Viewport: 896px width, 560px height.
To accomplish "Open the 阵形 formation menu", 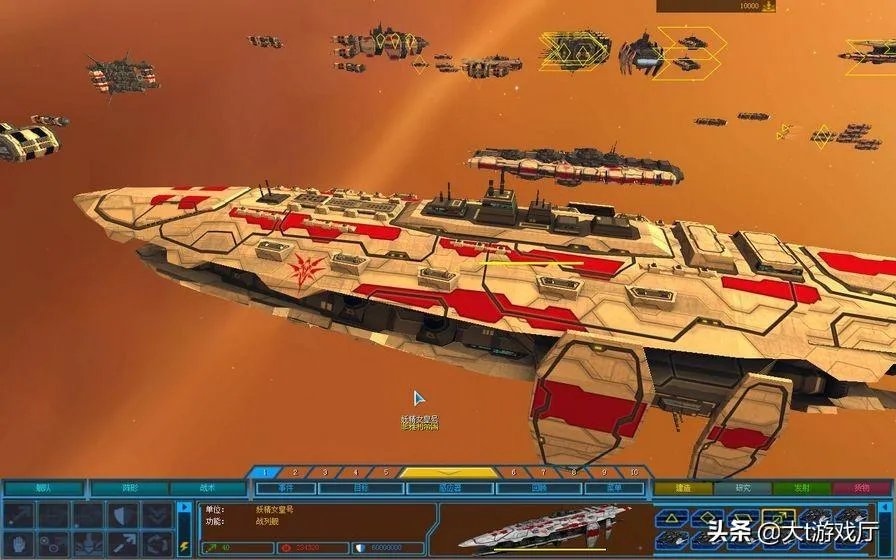I will [128, 488].
